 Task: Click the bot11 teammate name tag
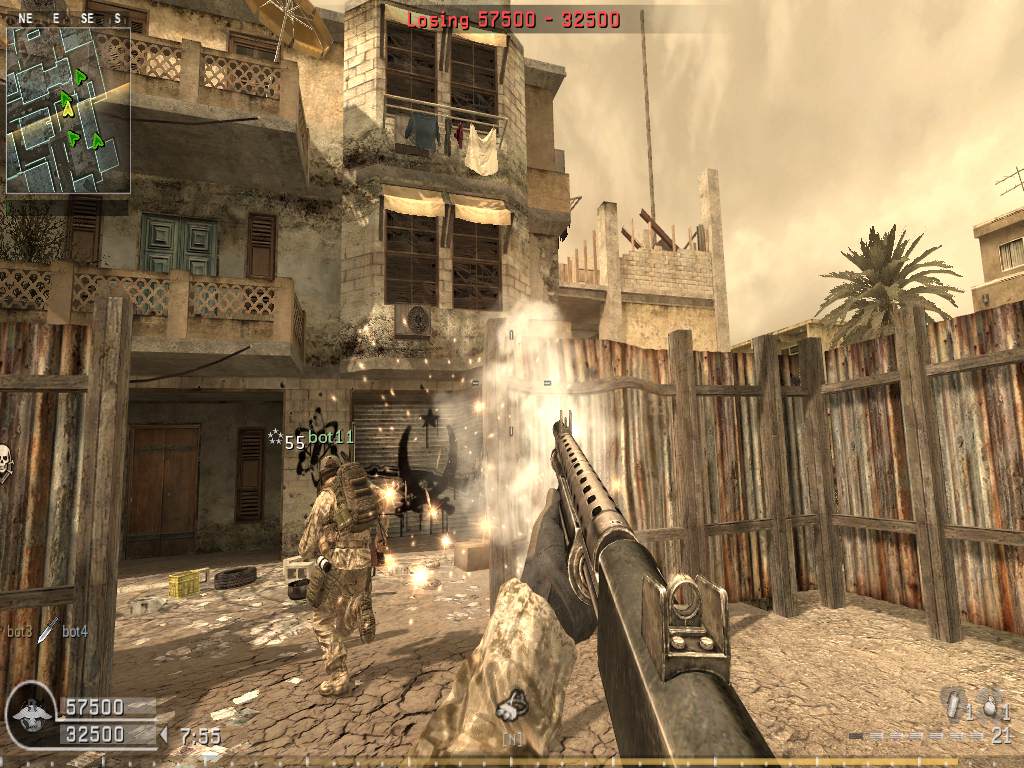[331, 438]
